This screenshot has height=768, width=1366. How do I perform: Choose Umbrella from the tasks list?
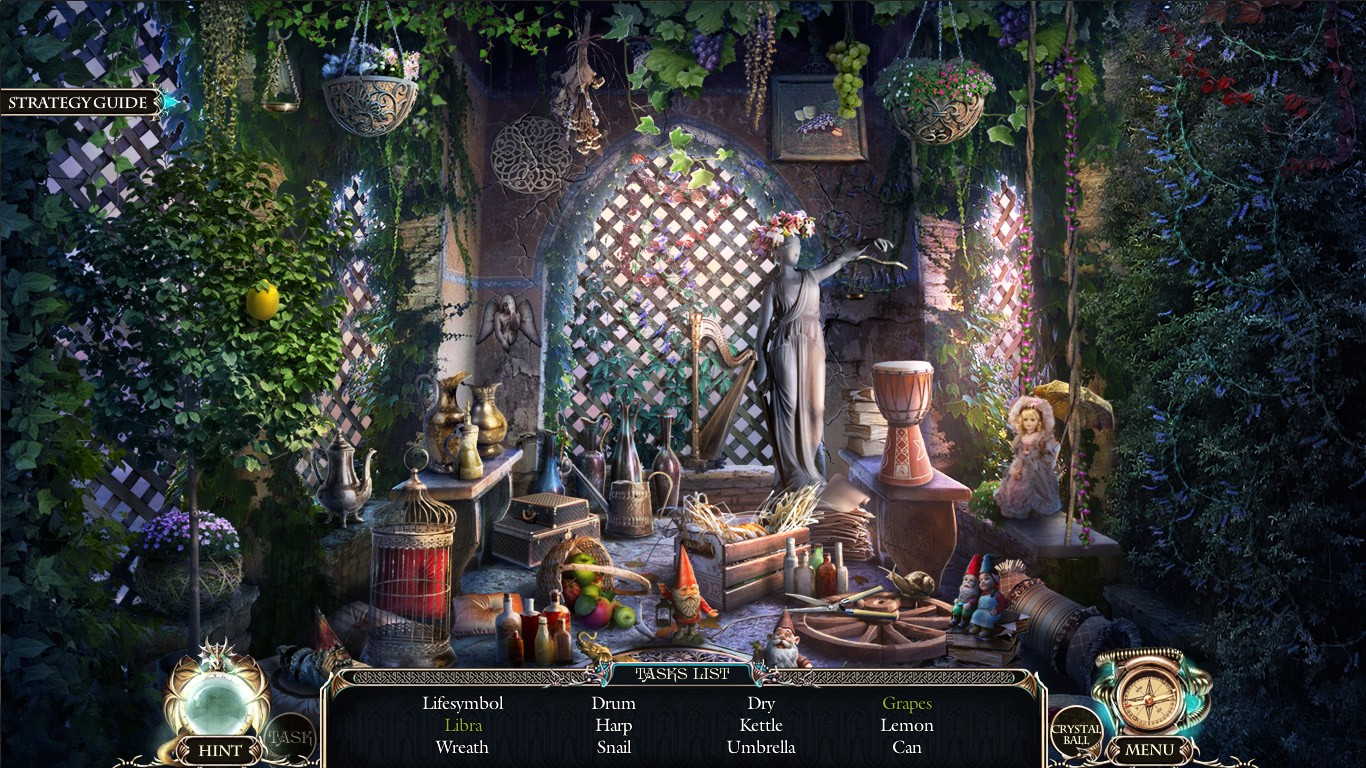point(760,747)
